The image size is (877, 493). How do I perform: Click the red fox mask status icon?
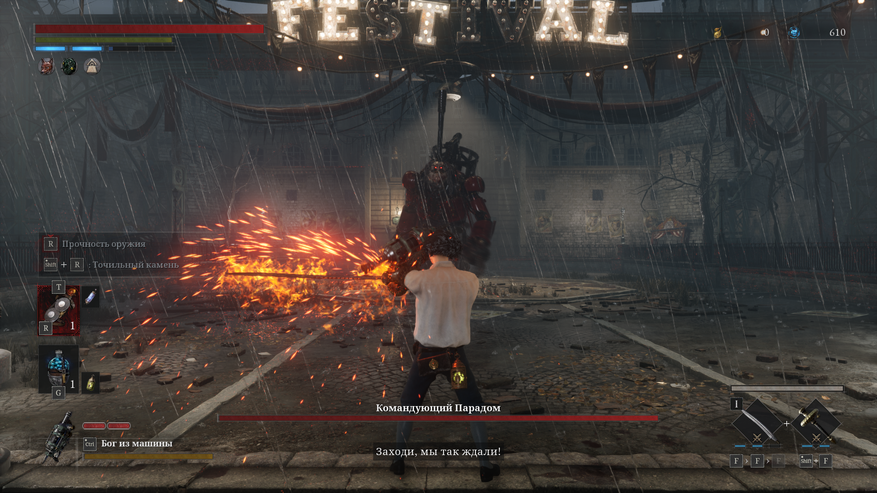[46, 66]
